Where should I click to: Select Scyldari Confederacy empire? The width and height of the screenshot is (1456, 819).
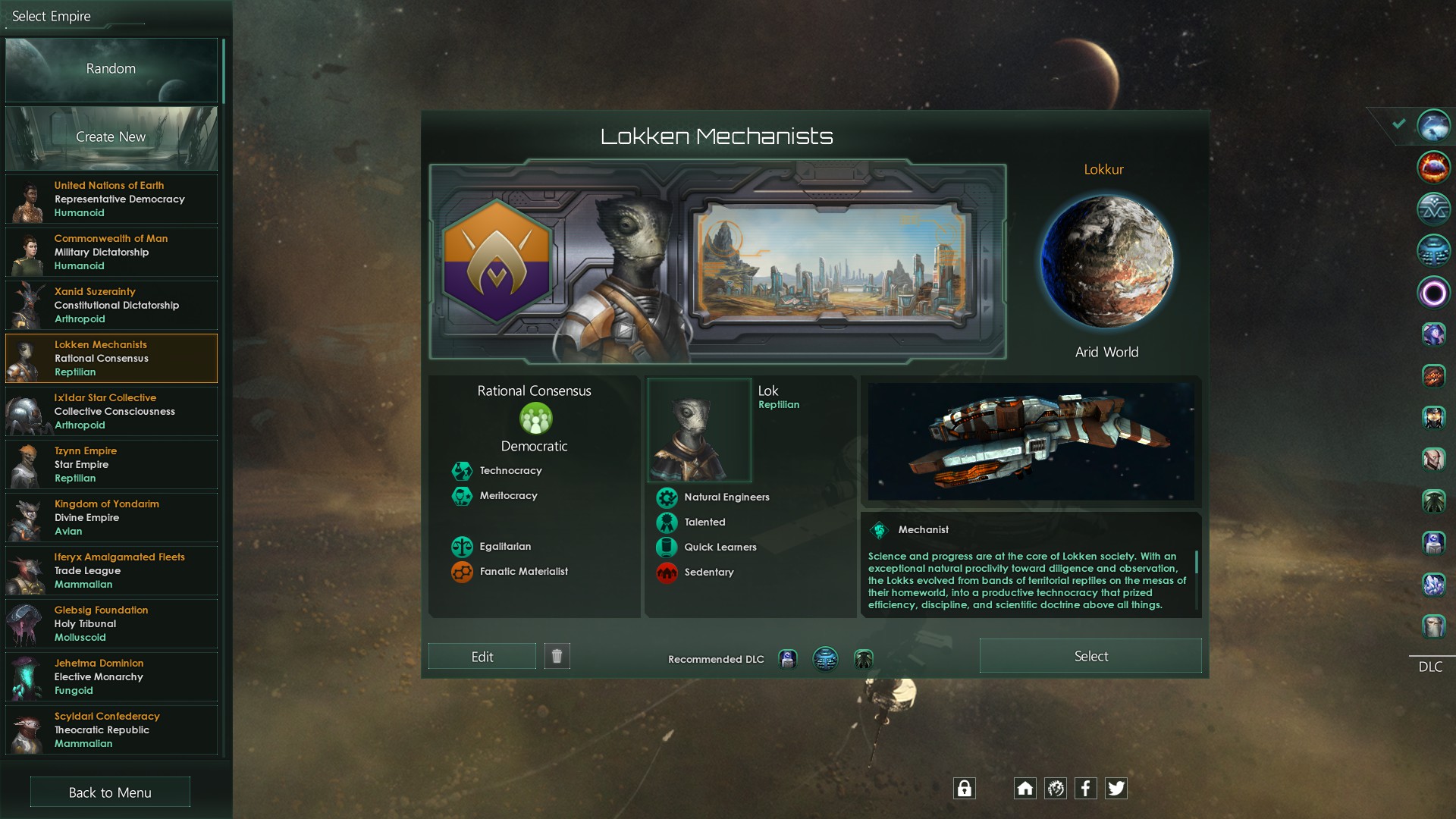(111, 730)
